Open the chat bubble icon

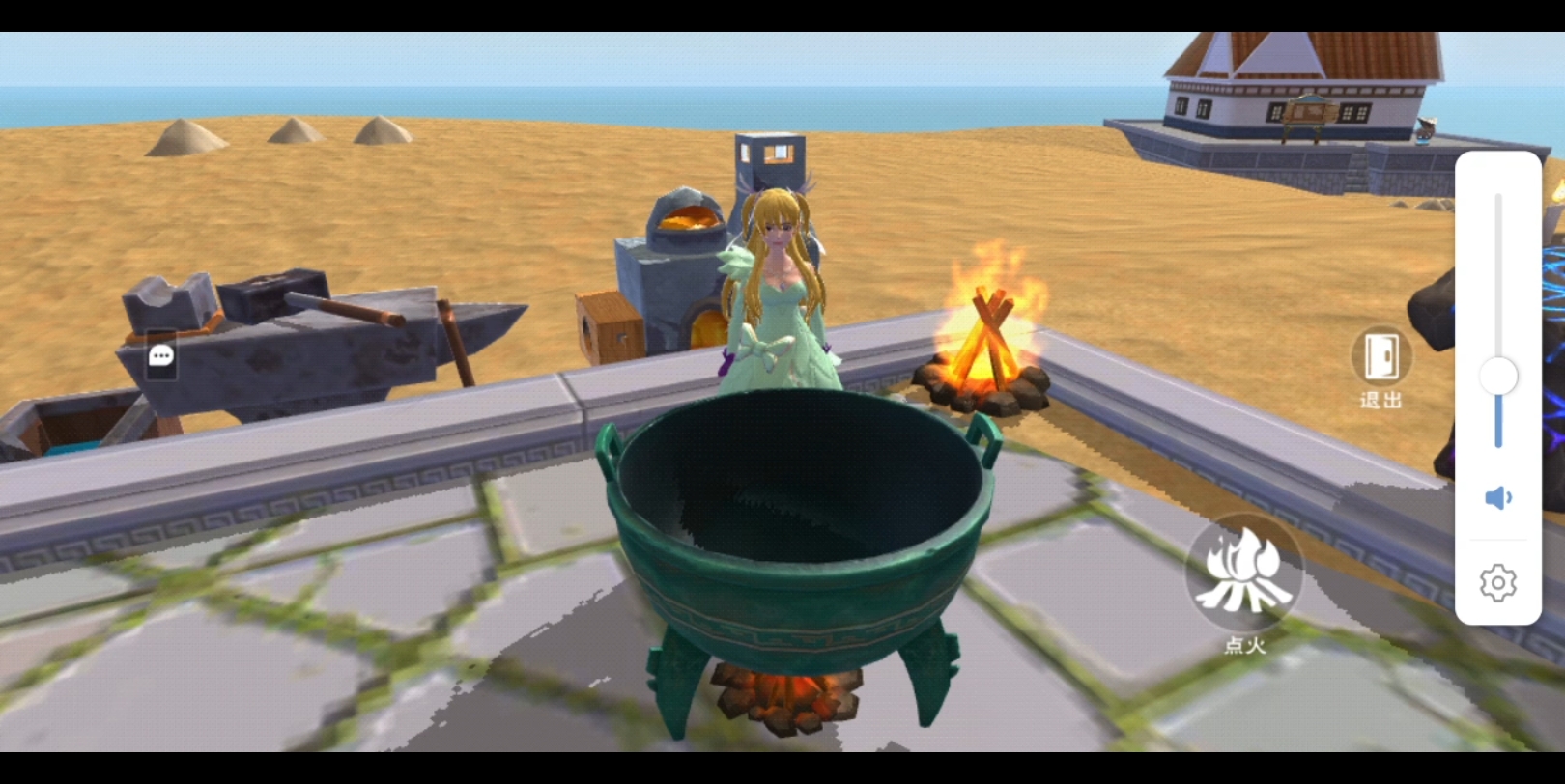tap(160, 357)
